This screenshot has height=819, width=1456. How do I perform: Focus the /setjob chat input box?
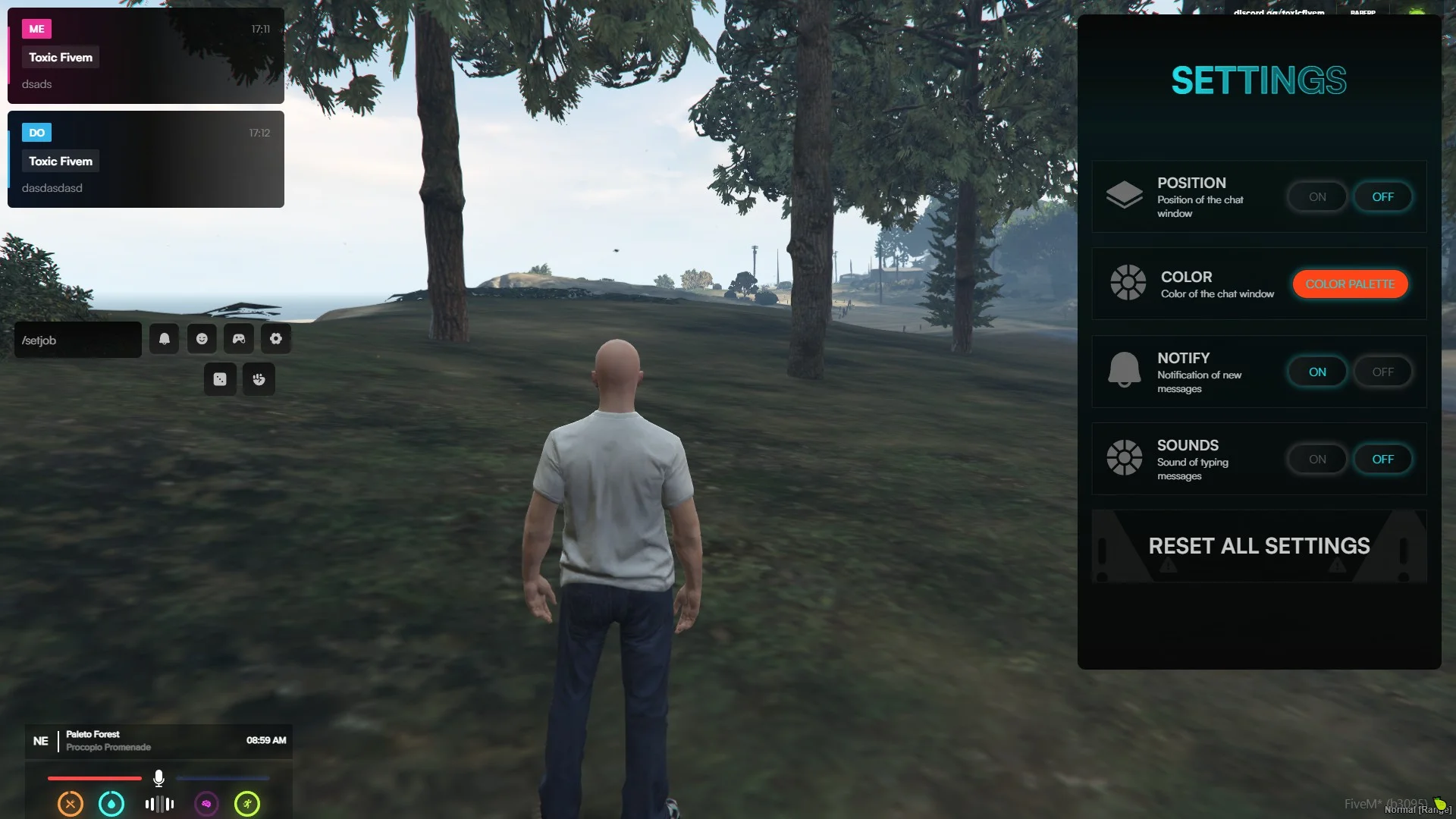(78, 340)
